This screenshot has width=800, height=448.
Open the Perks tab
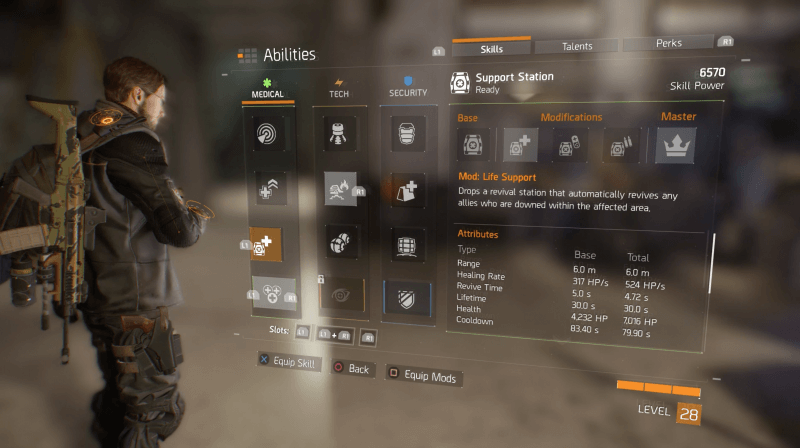click(x=668, y=45)
